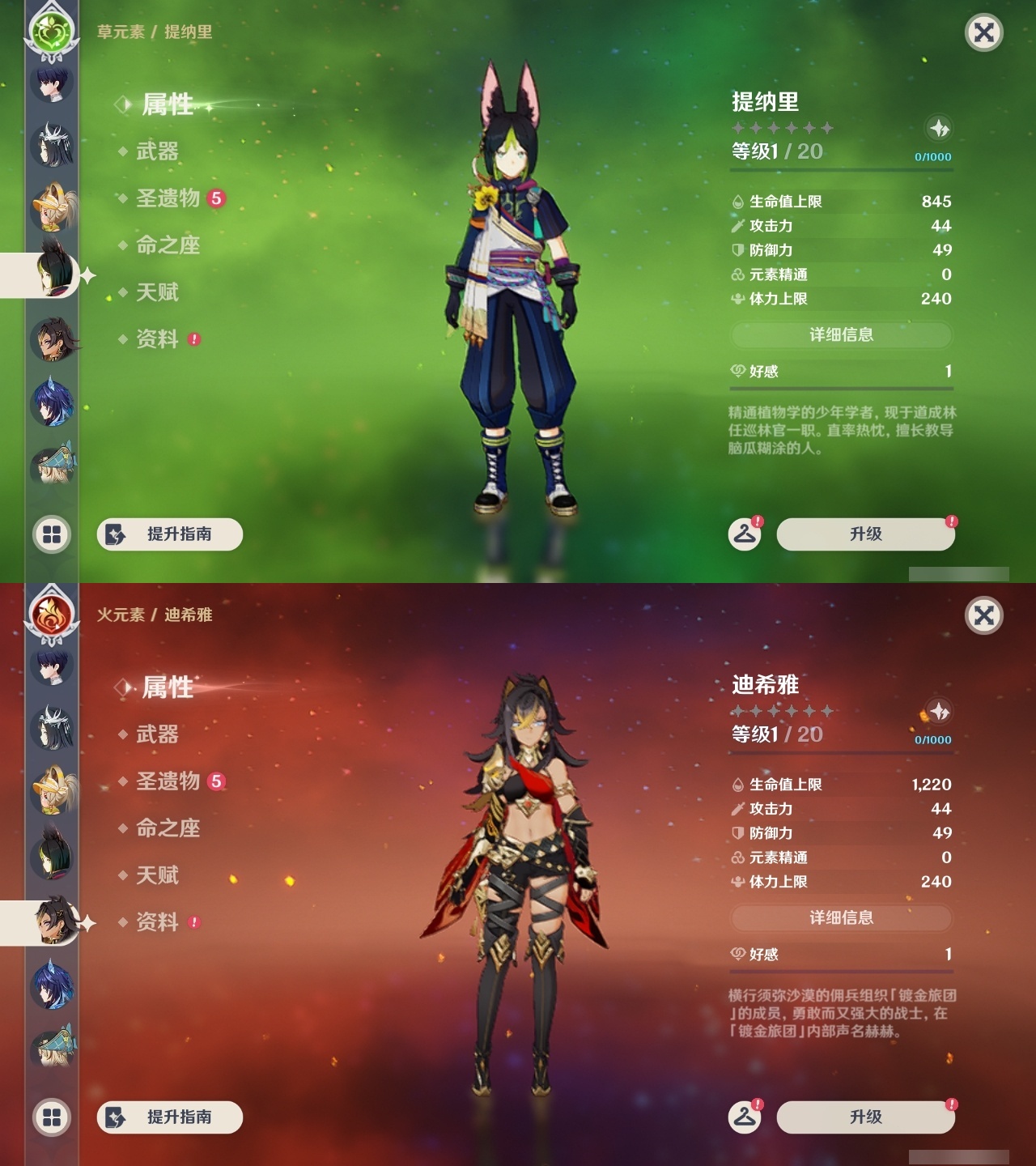Click the sparkle experience icon near 0/1000

(x=937, y=126)
